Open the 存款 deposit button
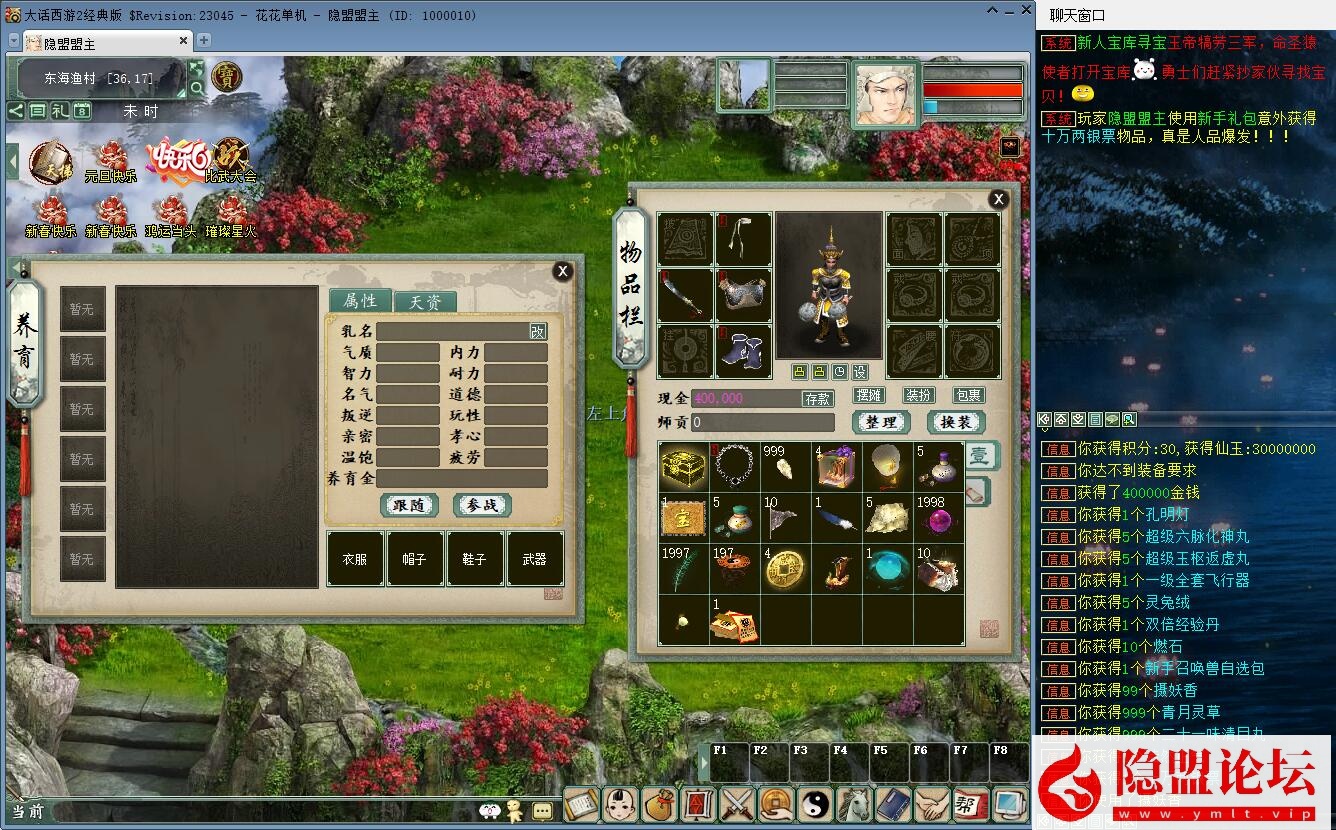This screenshot has height=830, width=1336. pyautogui.click(x=817, y=398)
